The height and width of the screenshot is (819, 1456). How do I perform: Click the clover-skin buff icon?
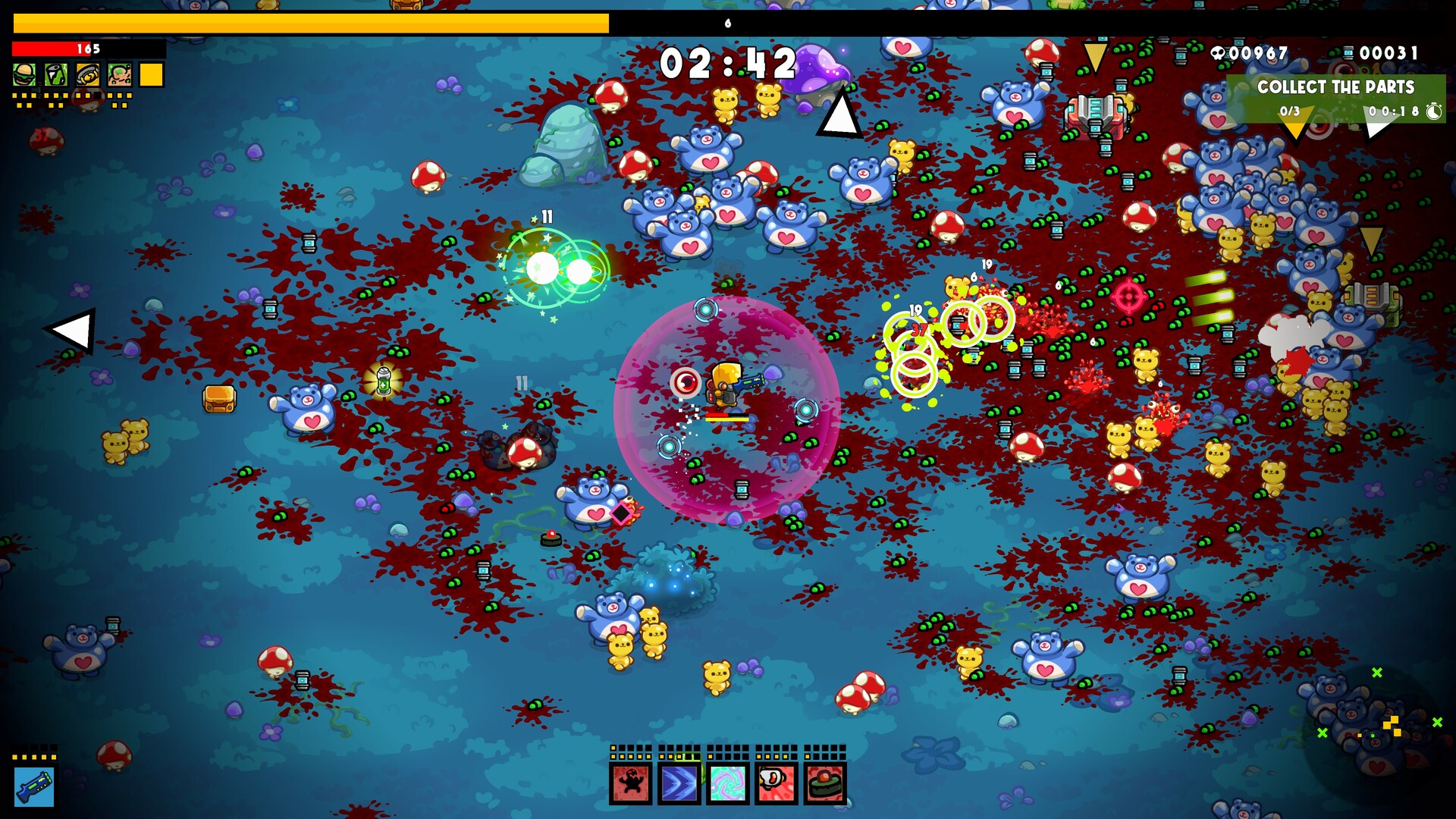coord(120,75)
